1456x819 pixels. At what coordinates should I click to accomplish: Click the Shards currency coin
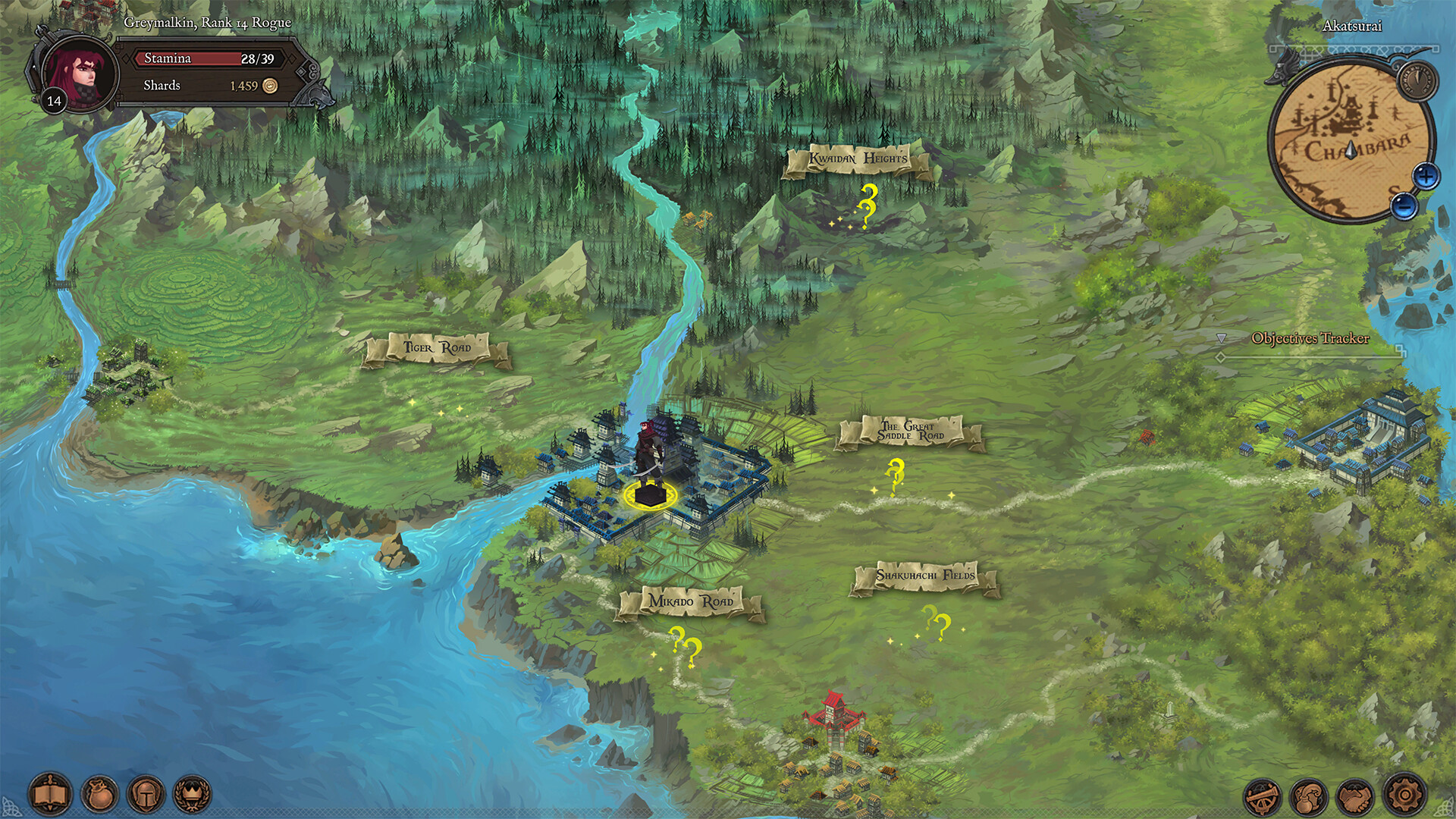pyautogui.click(x=269, y=86)
